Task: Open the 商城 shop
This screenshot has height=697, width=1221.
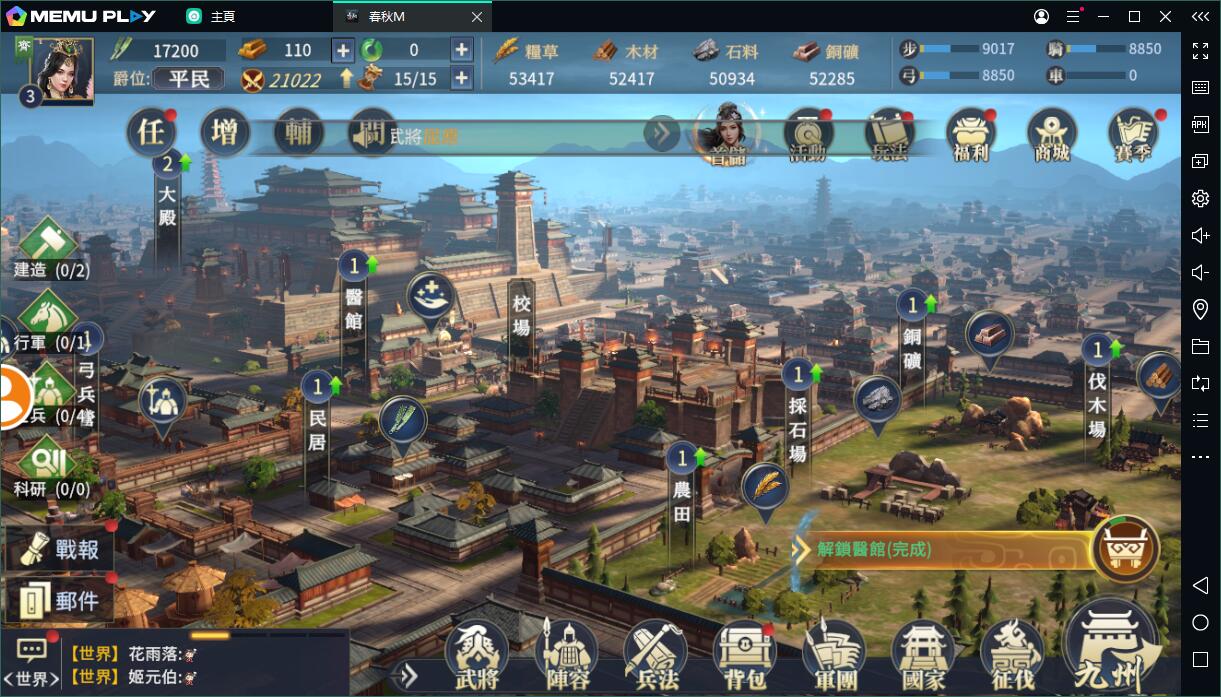Action: (x=1052, y=134)
